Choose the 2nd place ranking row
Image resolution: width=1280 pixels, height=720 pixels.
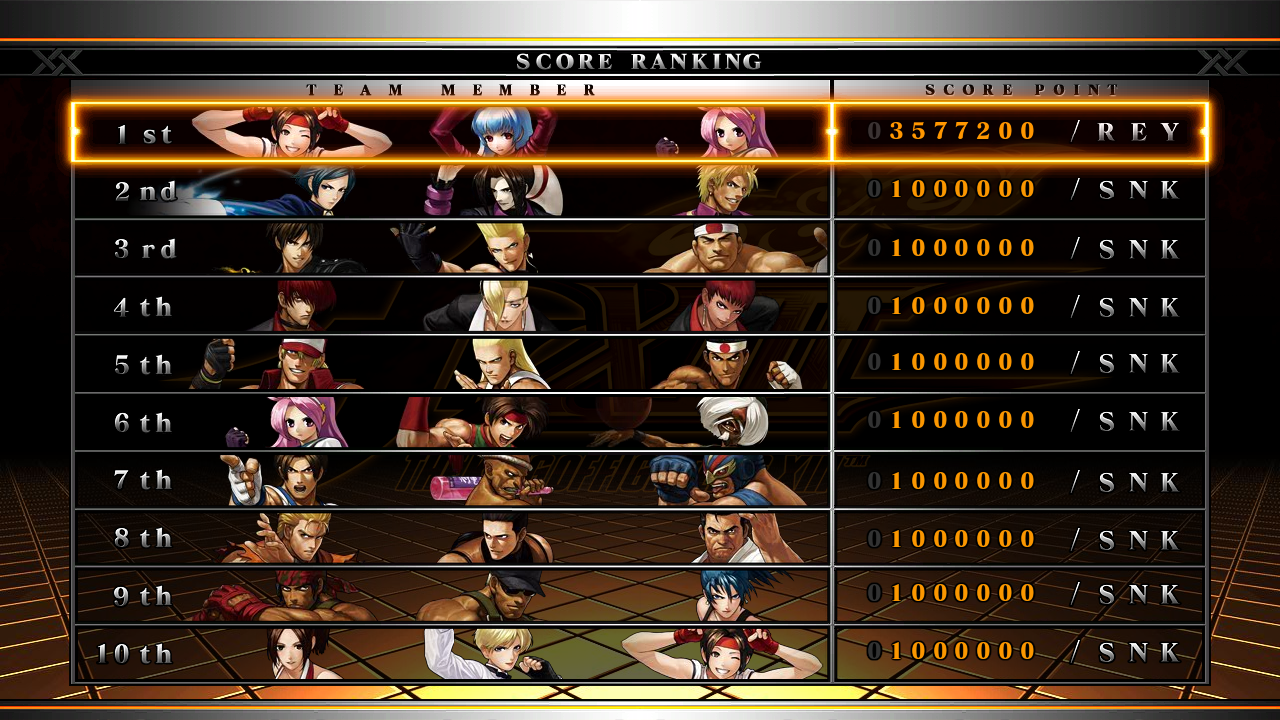coord(640,190)
